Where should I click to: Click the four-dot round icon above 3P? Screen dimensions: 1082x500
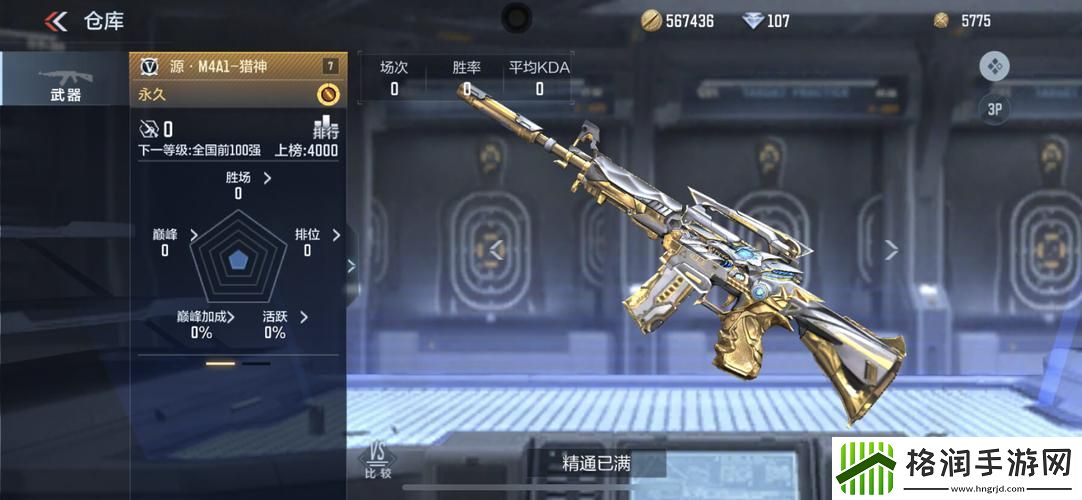(x=994, y=67)
